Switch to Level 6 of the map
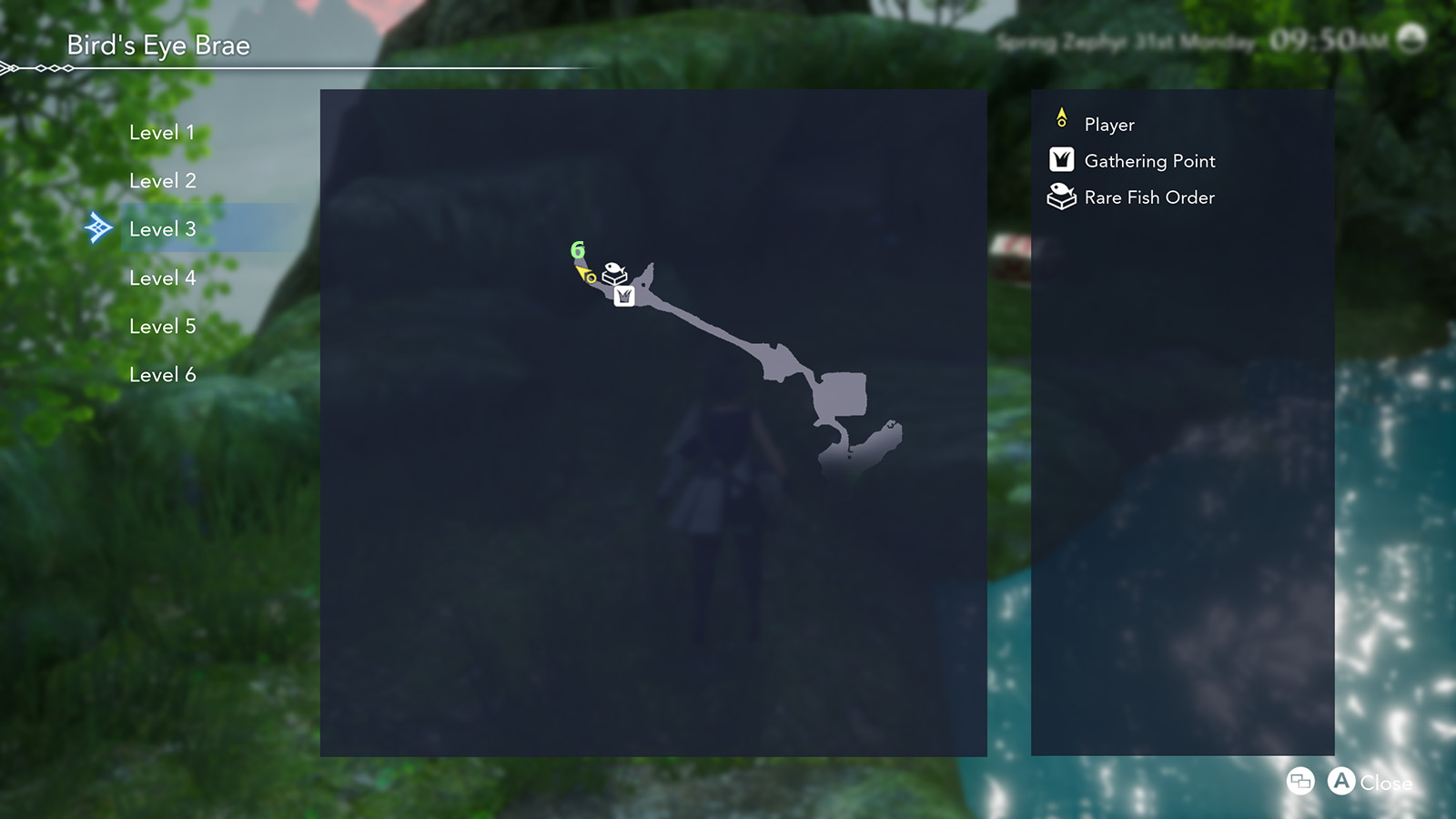This screenshot has height=819, width=1456. pyautogui.click(x=163, y=374)
